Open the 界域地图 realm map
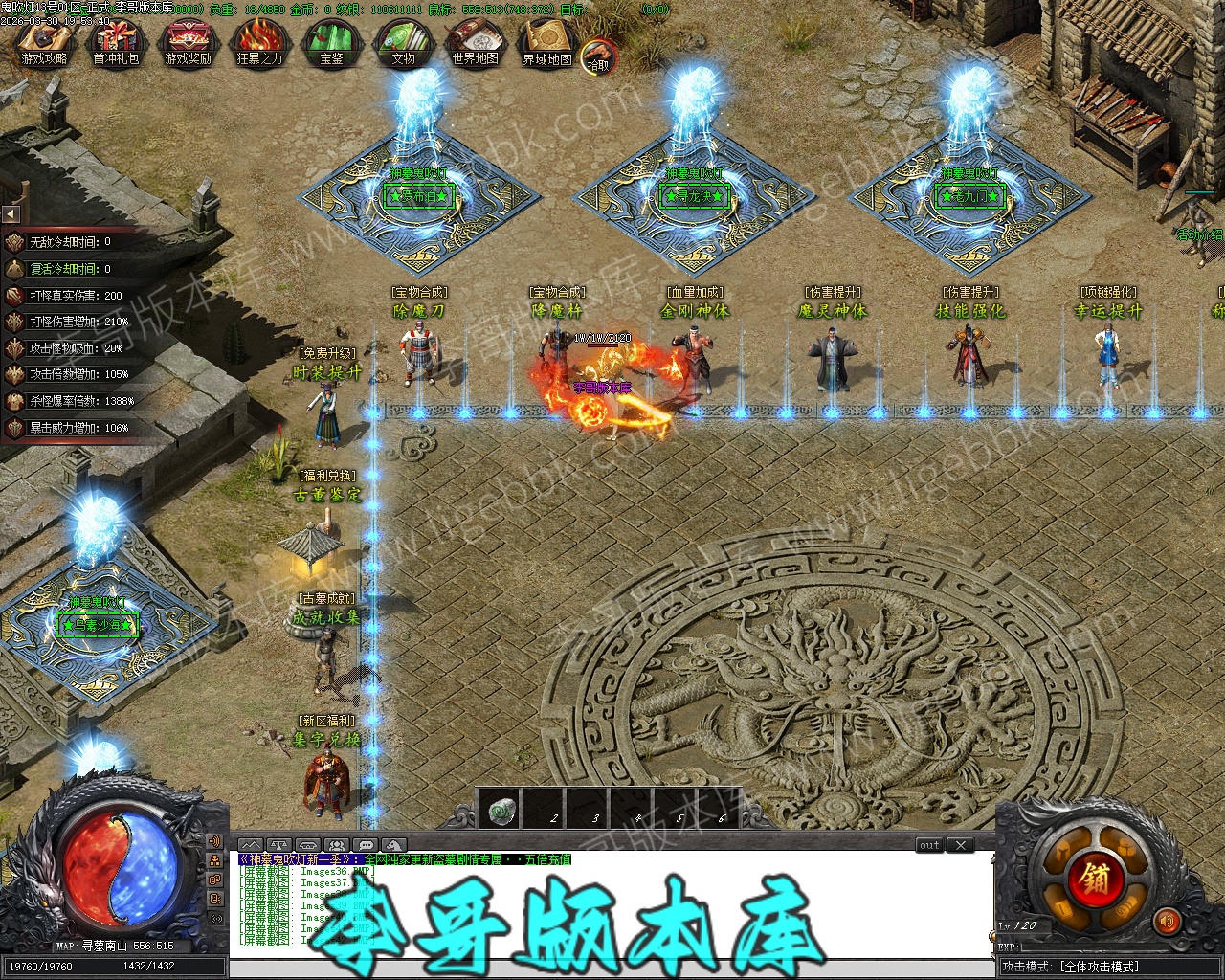This screenshot has height=980, width=1225. point(546,43)
